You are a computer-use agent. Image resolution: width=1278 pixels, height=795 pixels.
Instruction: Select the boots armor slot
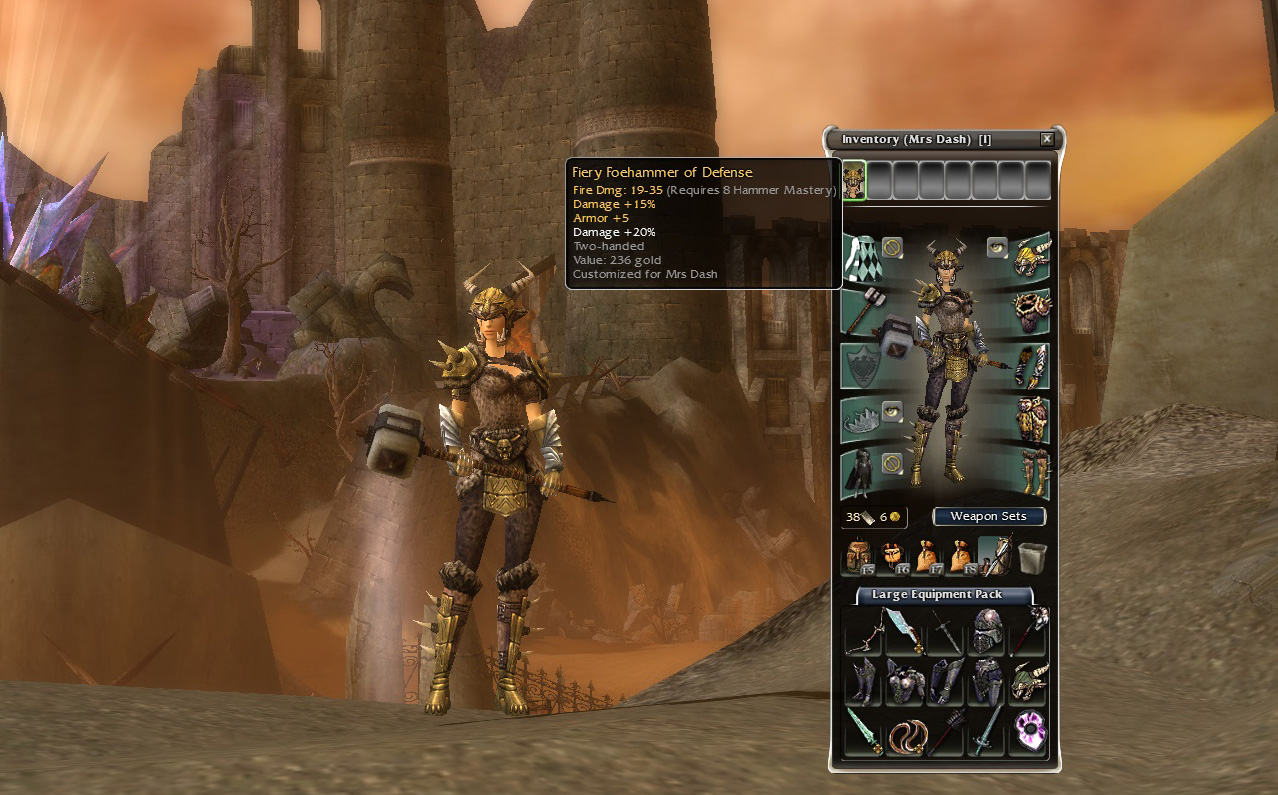pyautogui.click(x=1031, y=473)
